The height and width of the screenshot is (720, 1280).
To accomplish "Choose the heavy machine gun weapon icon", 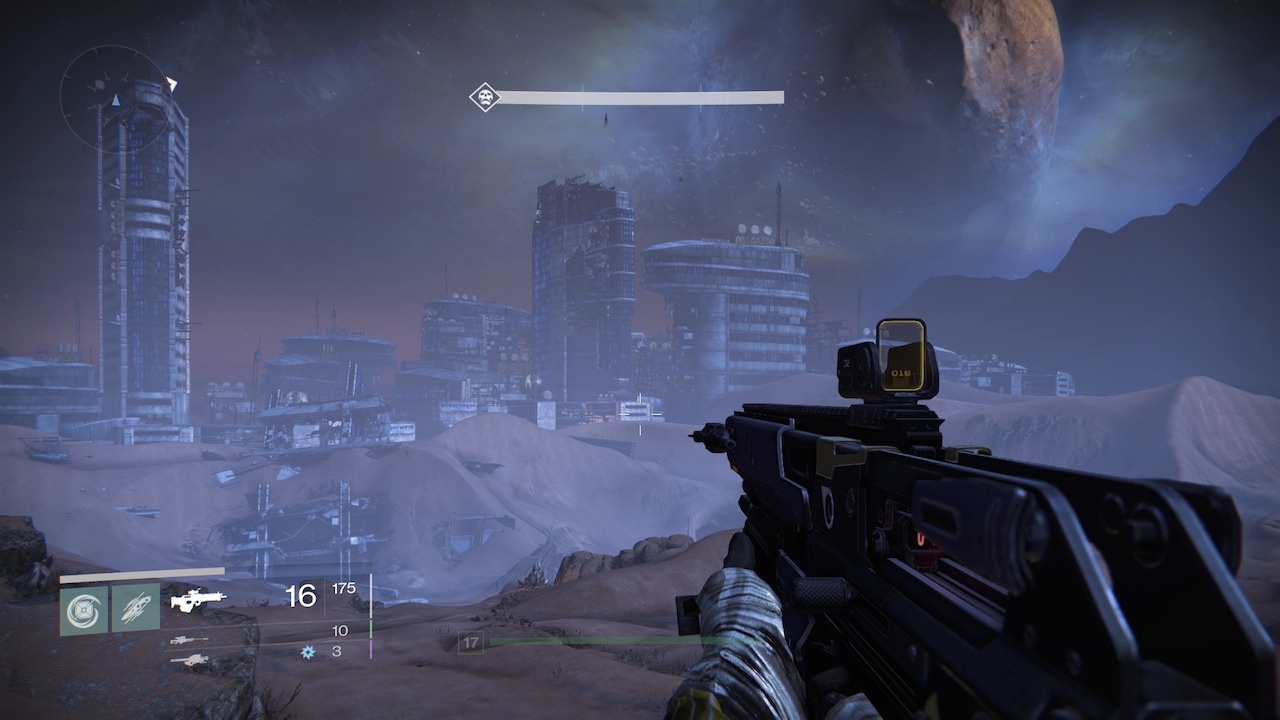I will (189, 660).
